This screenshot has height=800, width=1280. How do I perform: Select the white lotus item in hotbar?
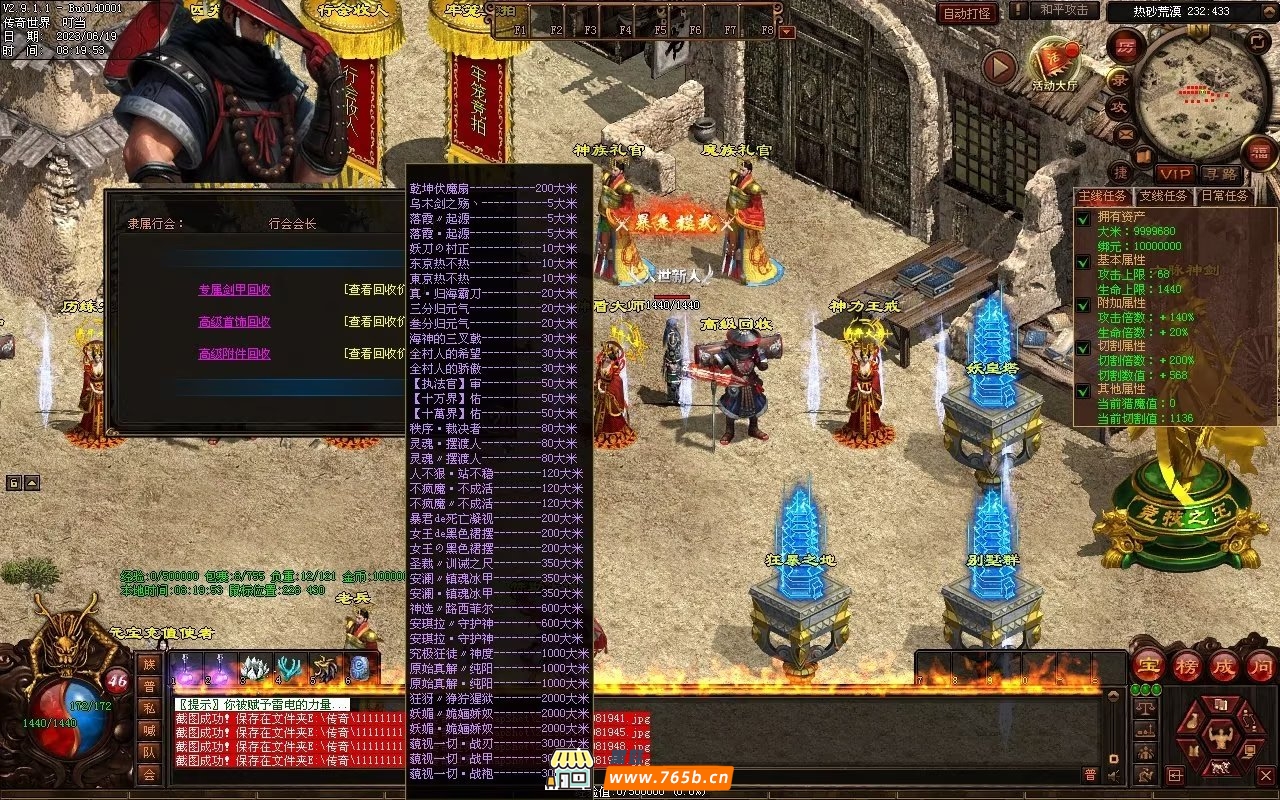pyautogui.click(x=256, y=668)
